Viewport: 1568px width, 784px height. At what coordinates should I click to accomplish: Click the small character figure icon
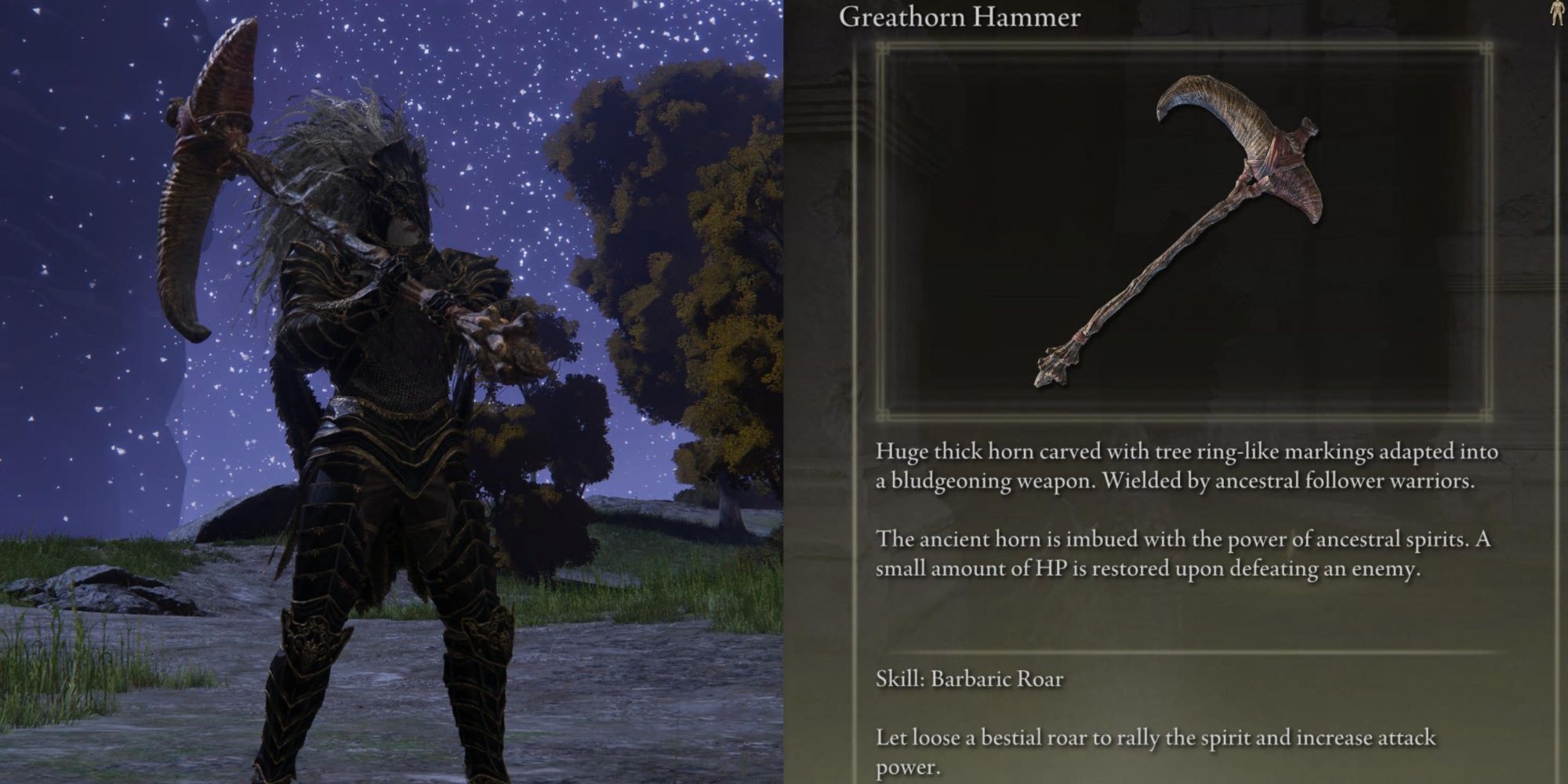[x=1556, y=15]
